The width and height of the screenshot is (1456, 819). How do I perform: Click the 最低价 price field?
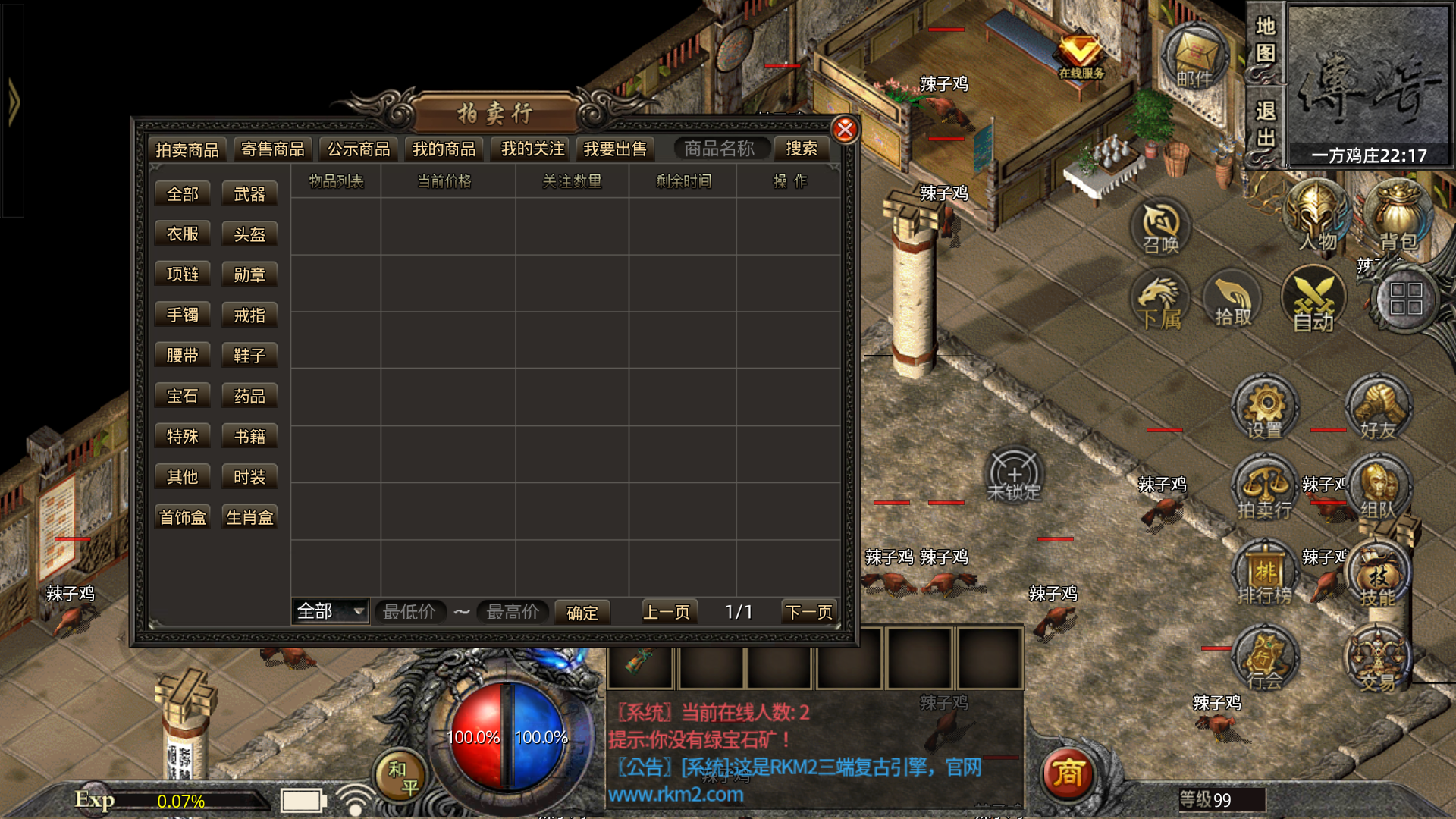(409, 612)
